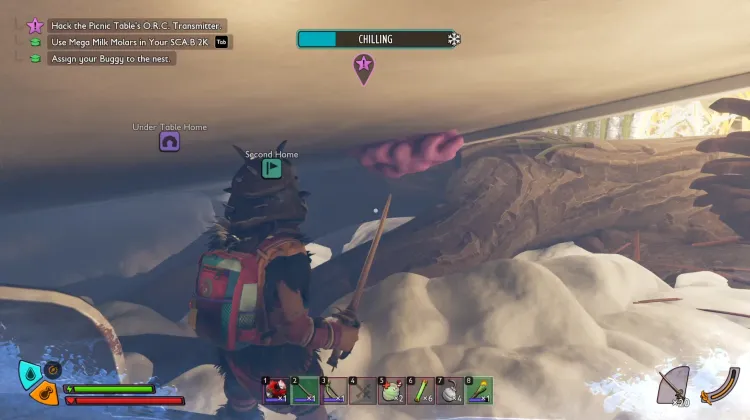750x420 pixels.
Task: Click the Under Table Home marker
Action: (169, 142)
